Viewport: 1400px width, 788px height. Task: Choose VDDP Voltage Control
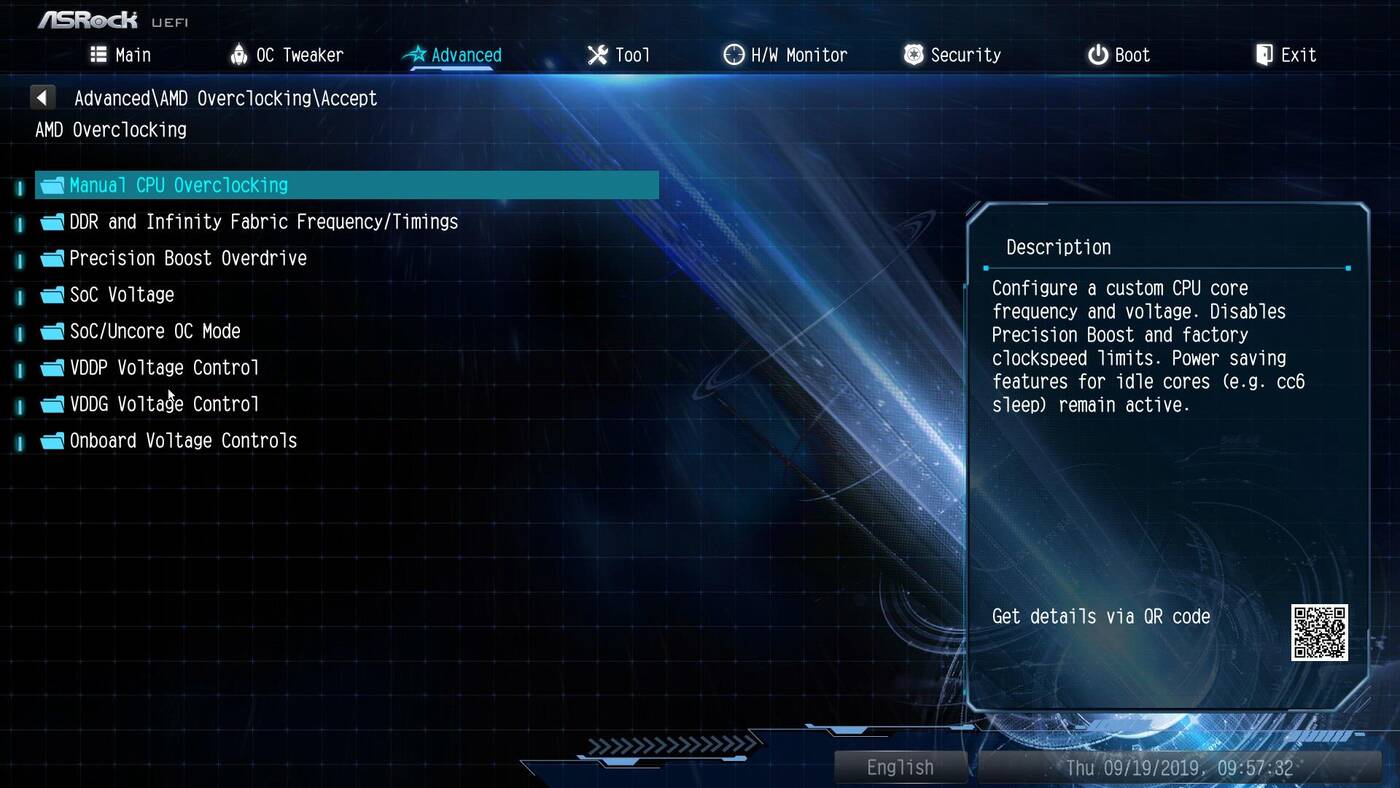click(x=163, y=368)
